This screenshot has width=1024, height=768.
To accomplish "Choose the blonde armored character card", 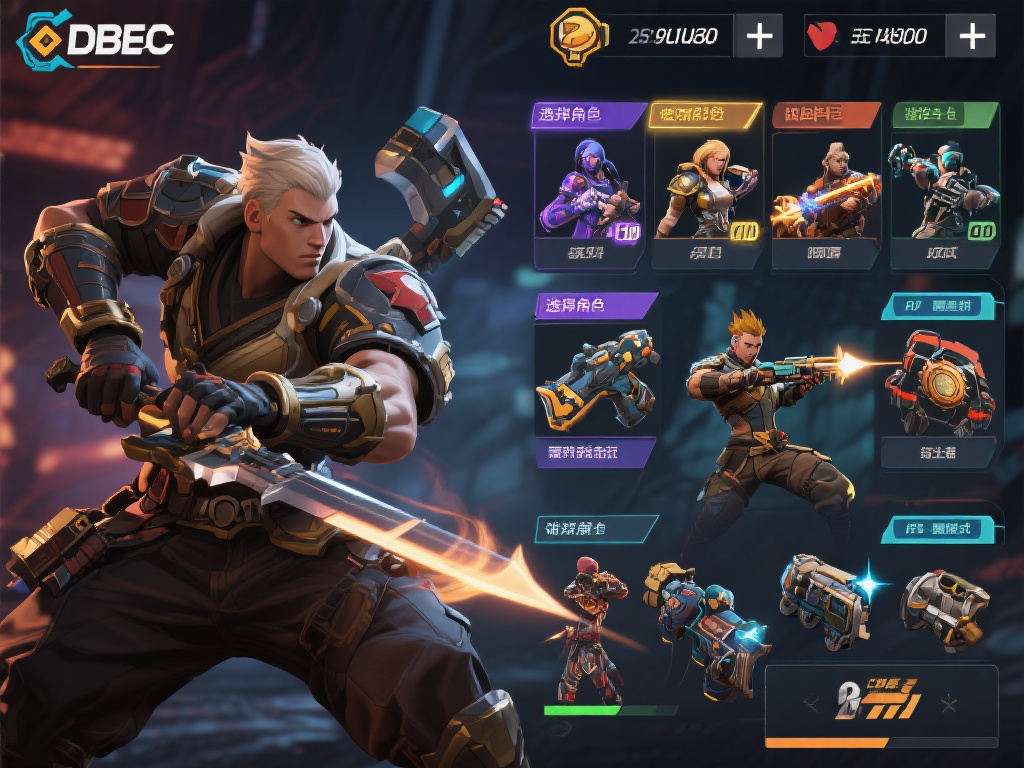I will point(706,190).
